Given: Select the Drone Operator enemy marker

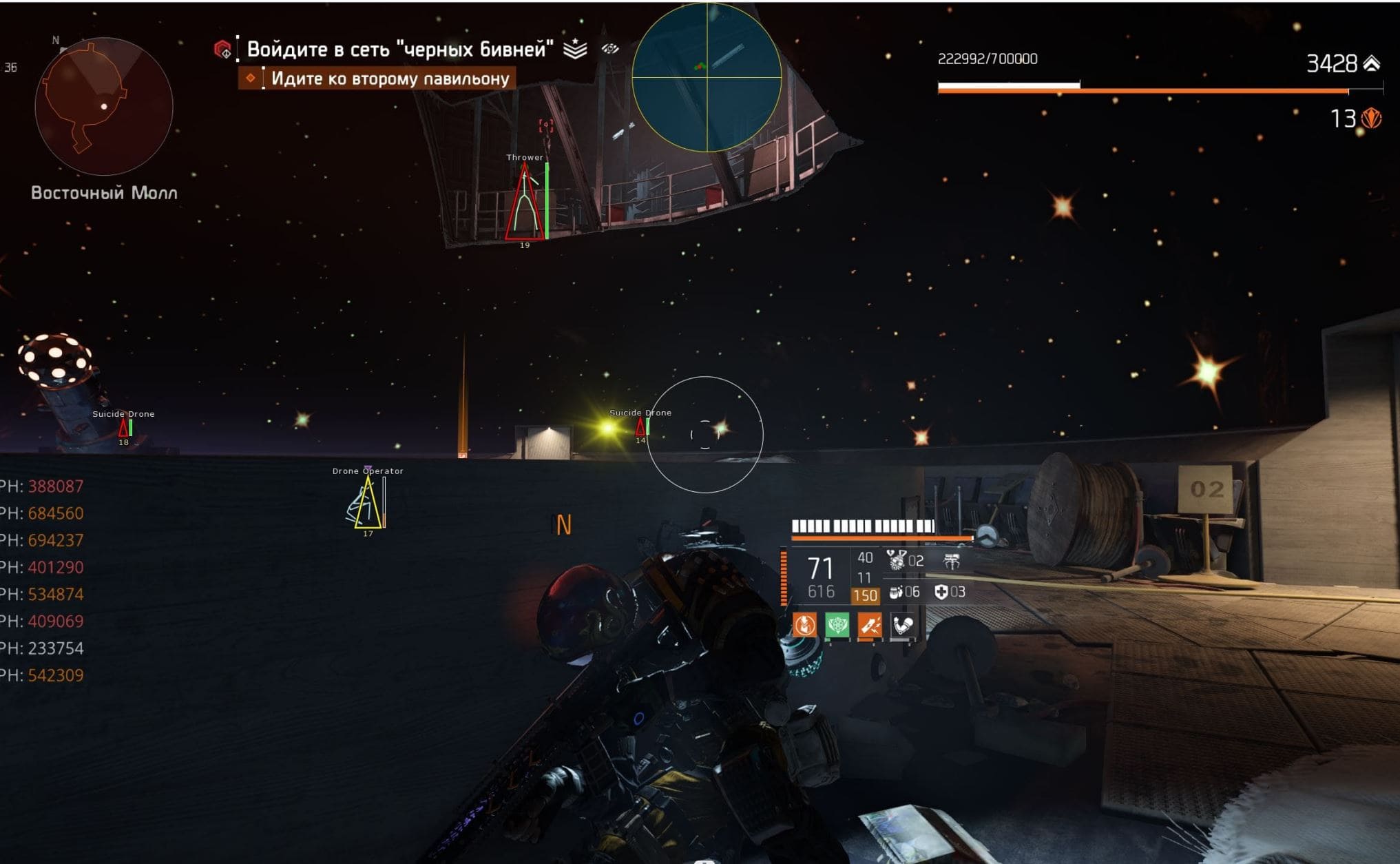Looking at the screenshot, I should pyautogui.click(x=368, y=502).
